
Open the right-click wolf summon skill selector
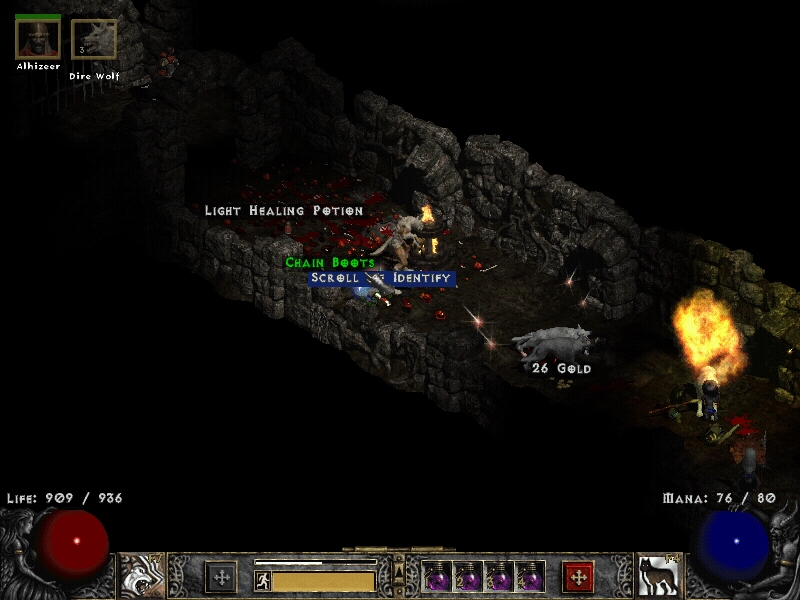[658, 575]
